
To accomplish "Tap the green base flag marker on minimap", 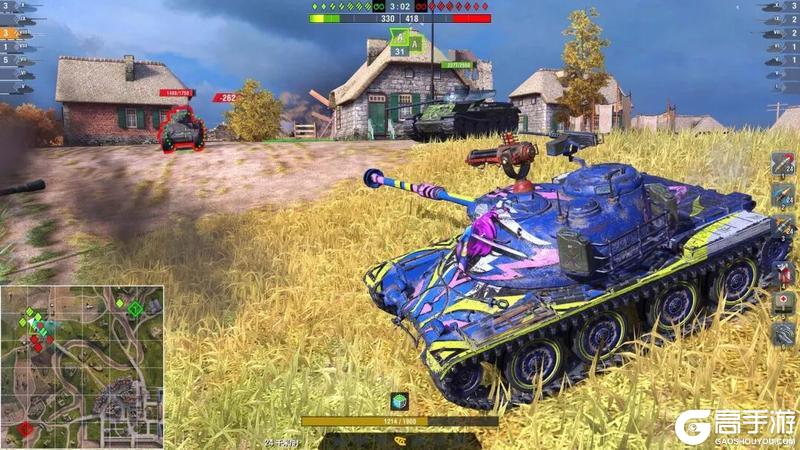I will (x=135, y=308).
